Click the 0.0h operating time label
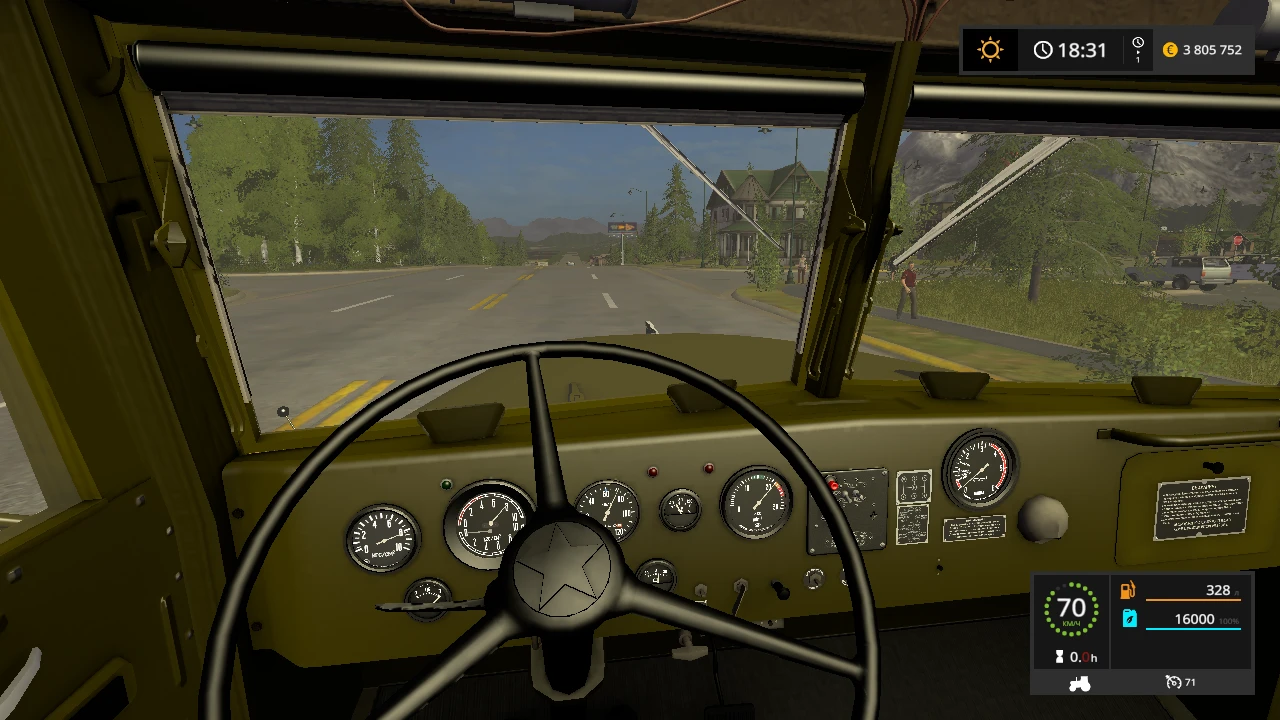Image resolution: width=1280 pixels, height=720 pixels. click(x=1083, y=657)
